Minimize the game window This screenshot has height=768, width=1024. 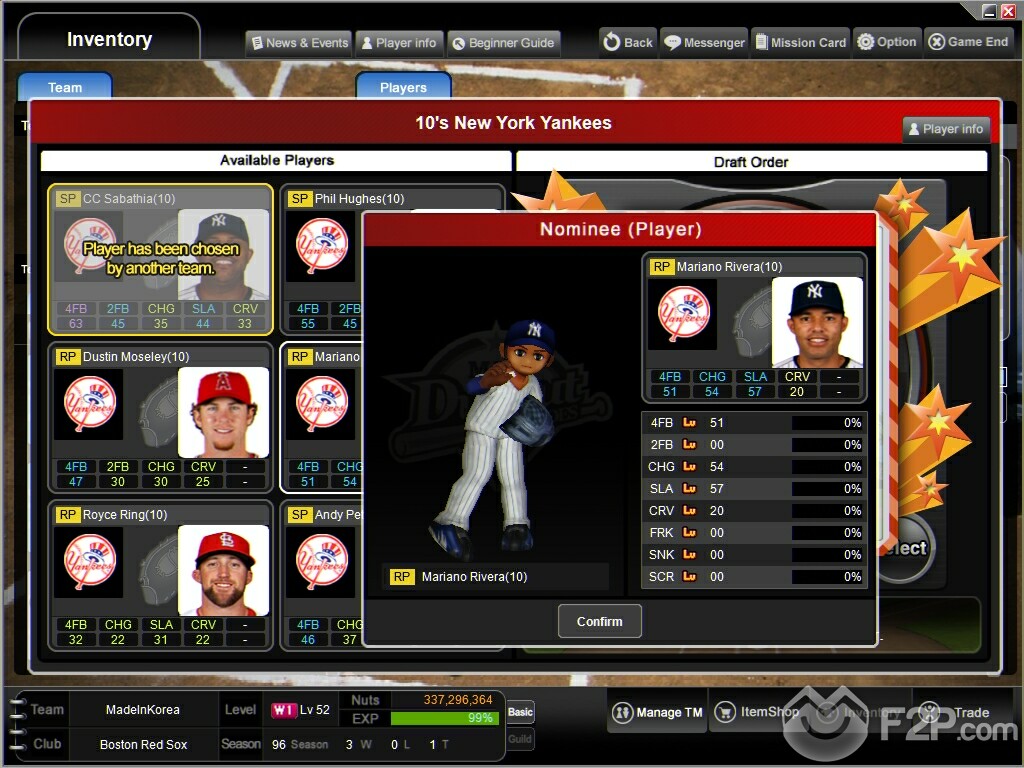pos(988,11)
